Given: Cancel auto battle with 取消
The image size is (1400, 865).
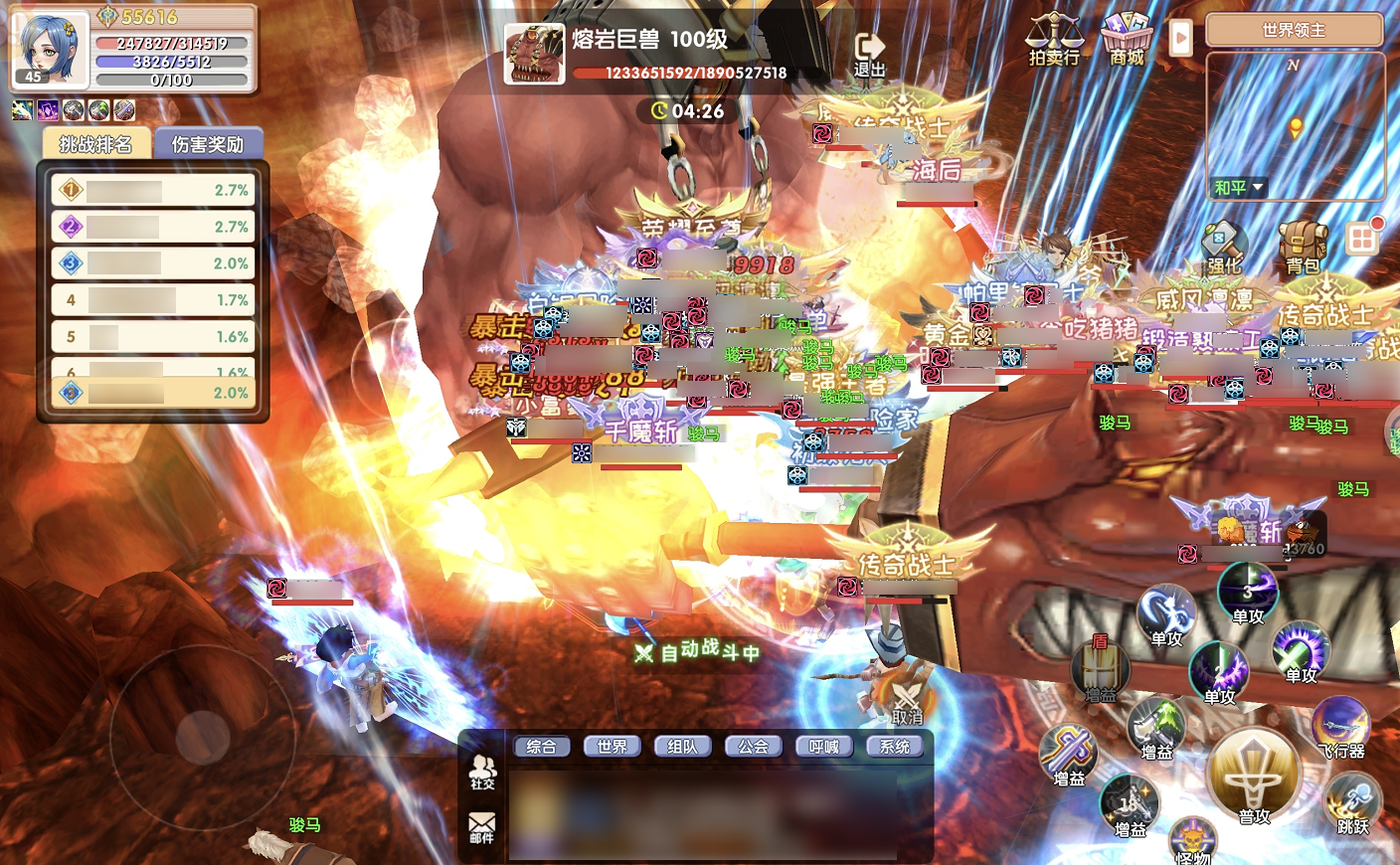Looking at the screenshot, I should coord(907,702).
